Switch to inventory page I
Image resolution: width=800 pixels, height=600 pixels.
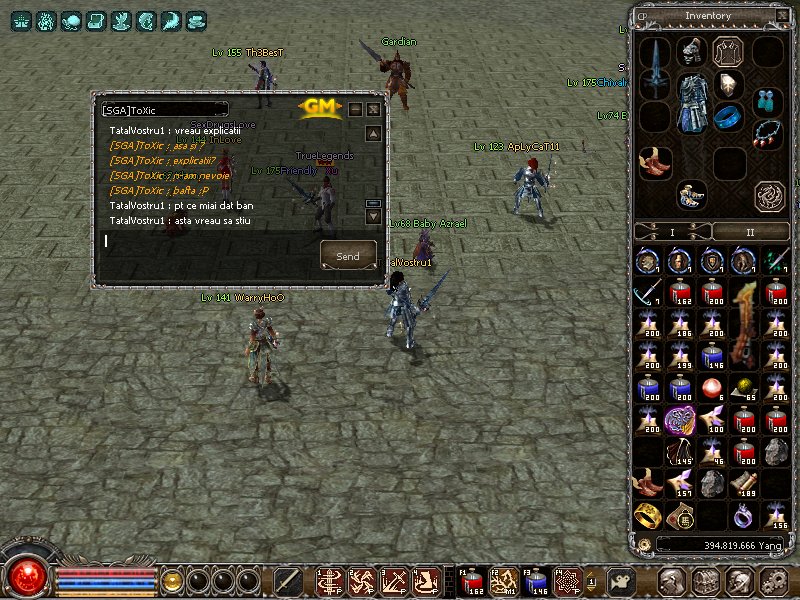click(672, 232)
